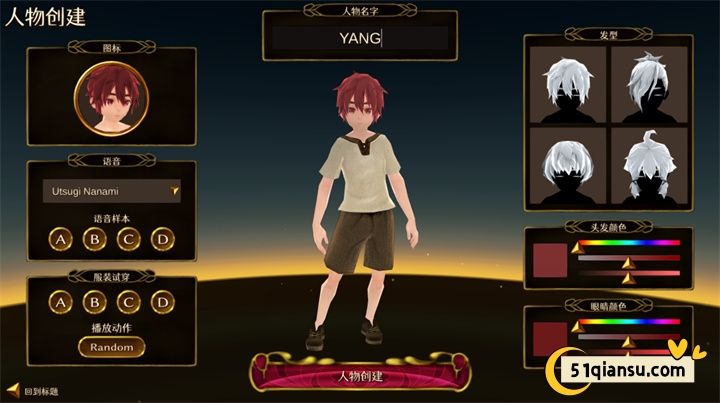The width and height of the screenshot is (720, 403).
Task: Open the Utsugi Nanami voice dropdown
Action: 111,190
